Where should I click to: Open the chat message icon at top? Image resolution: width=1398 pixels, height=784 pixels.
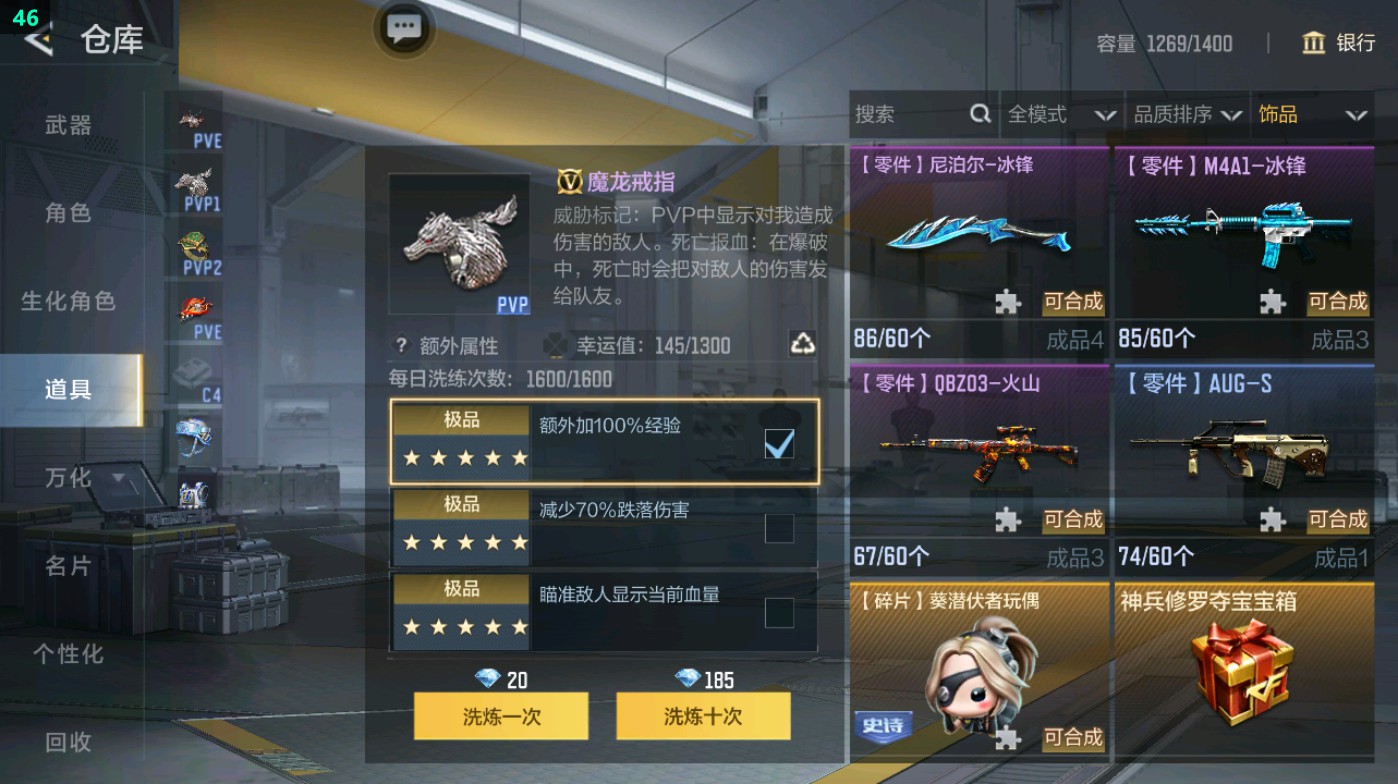[x=404, y=30]
